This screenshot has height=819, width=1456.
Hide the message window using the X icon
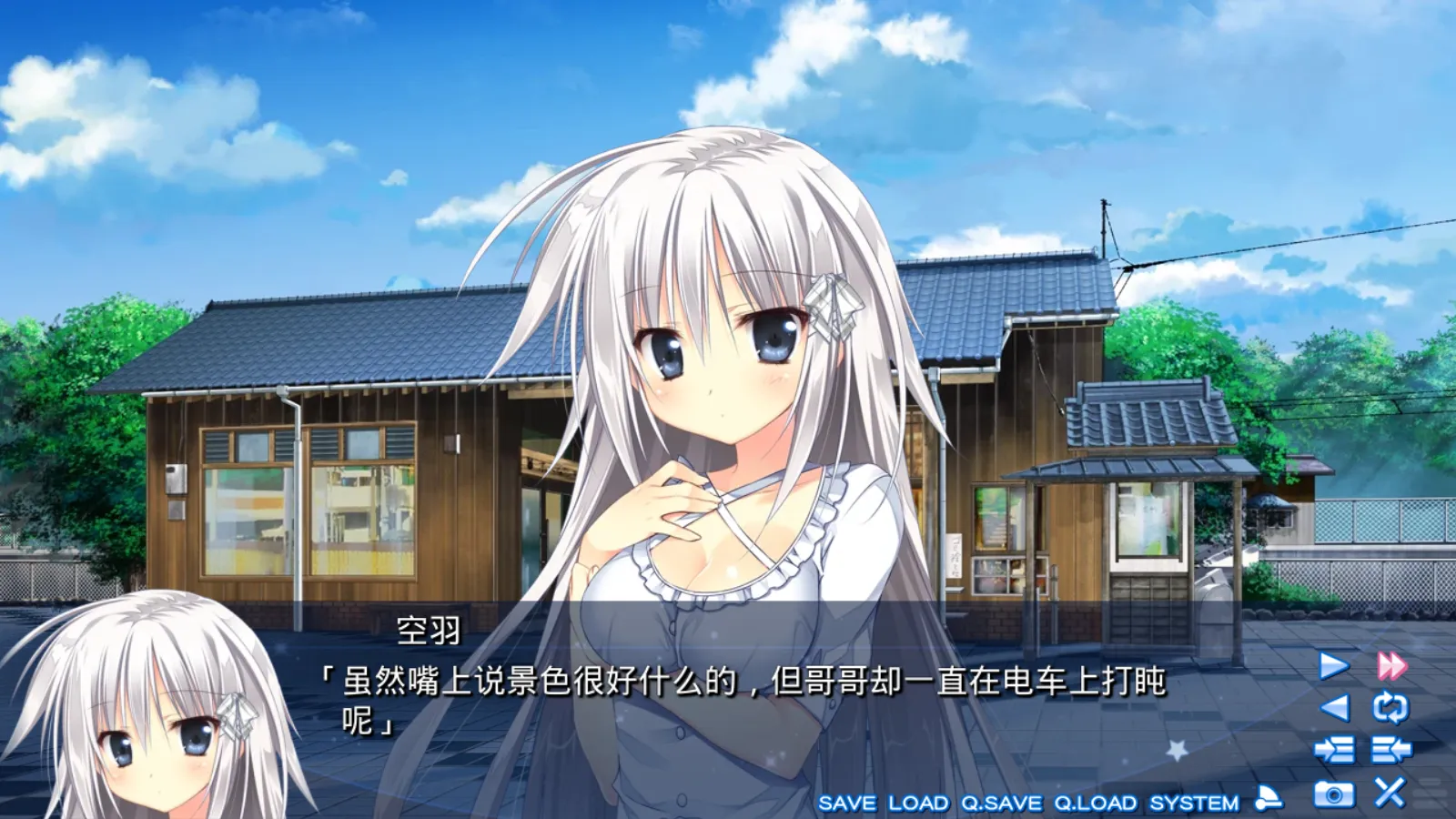(x=1390, y=792)
